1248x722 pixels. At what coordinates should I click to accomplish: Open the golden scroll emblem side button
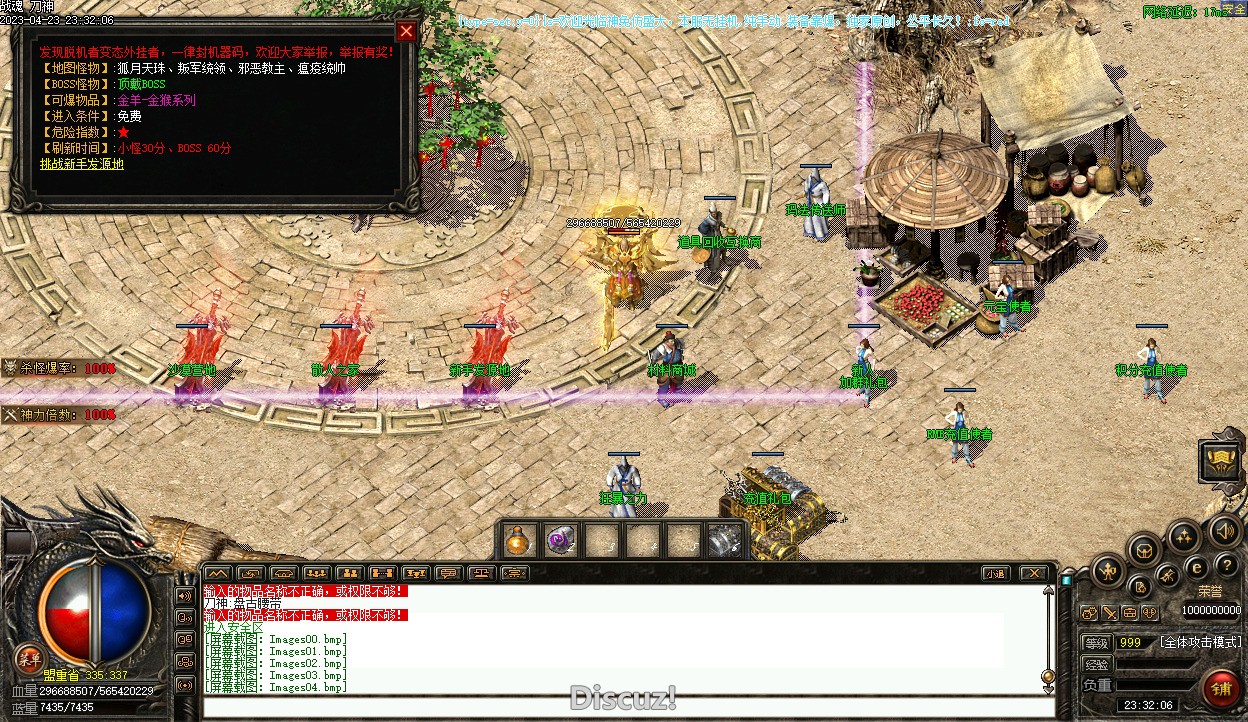(x=1221, y=460)
